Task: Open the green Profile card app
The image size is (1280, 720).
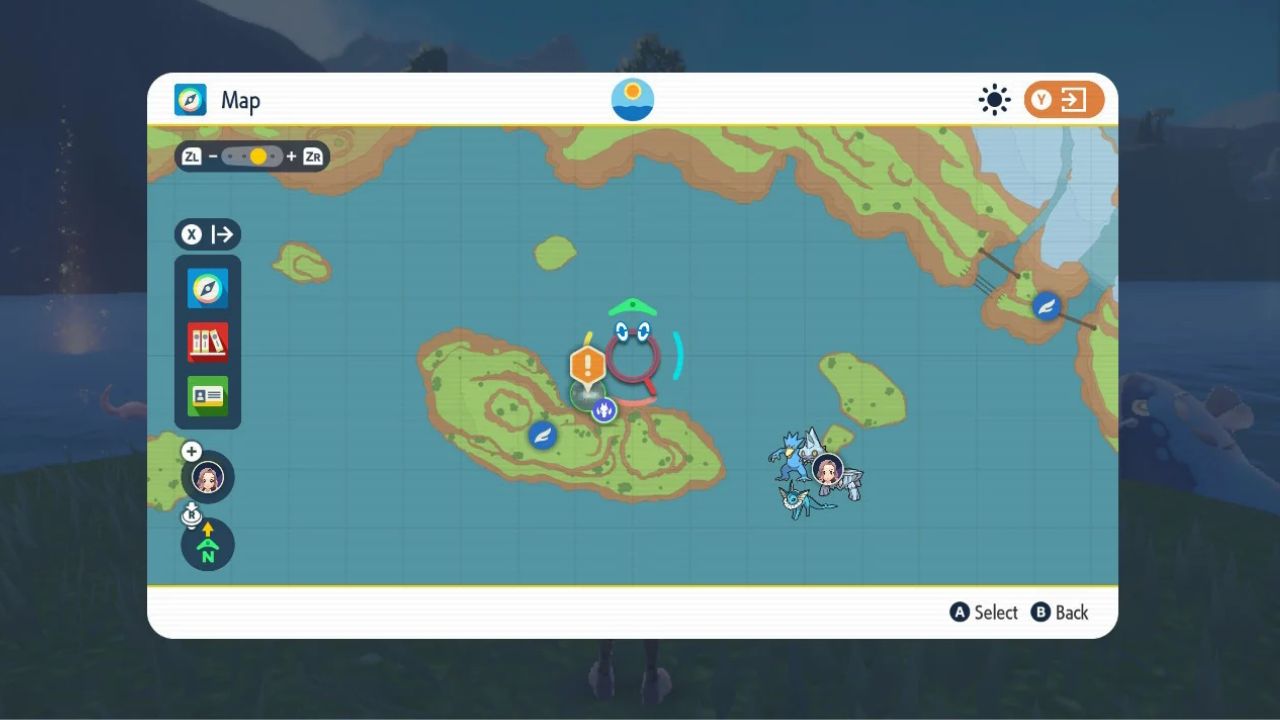Action: tap(208, 396)
